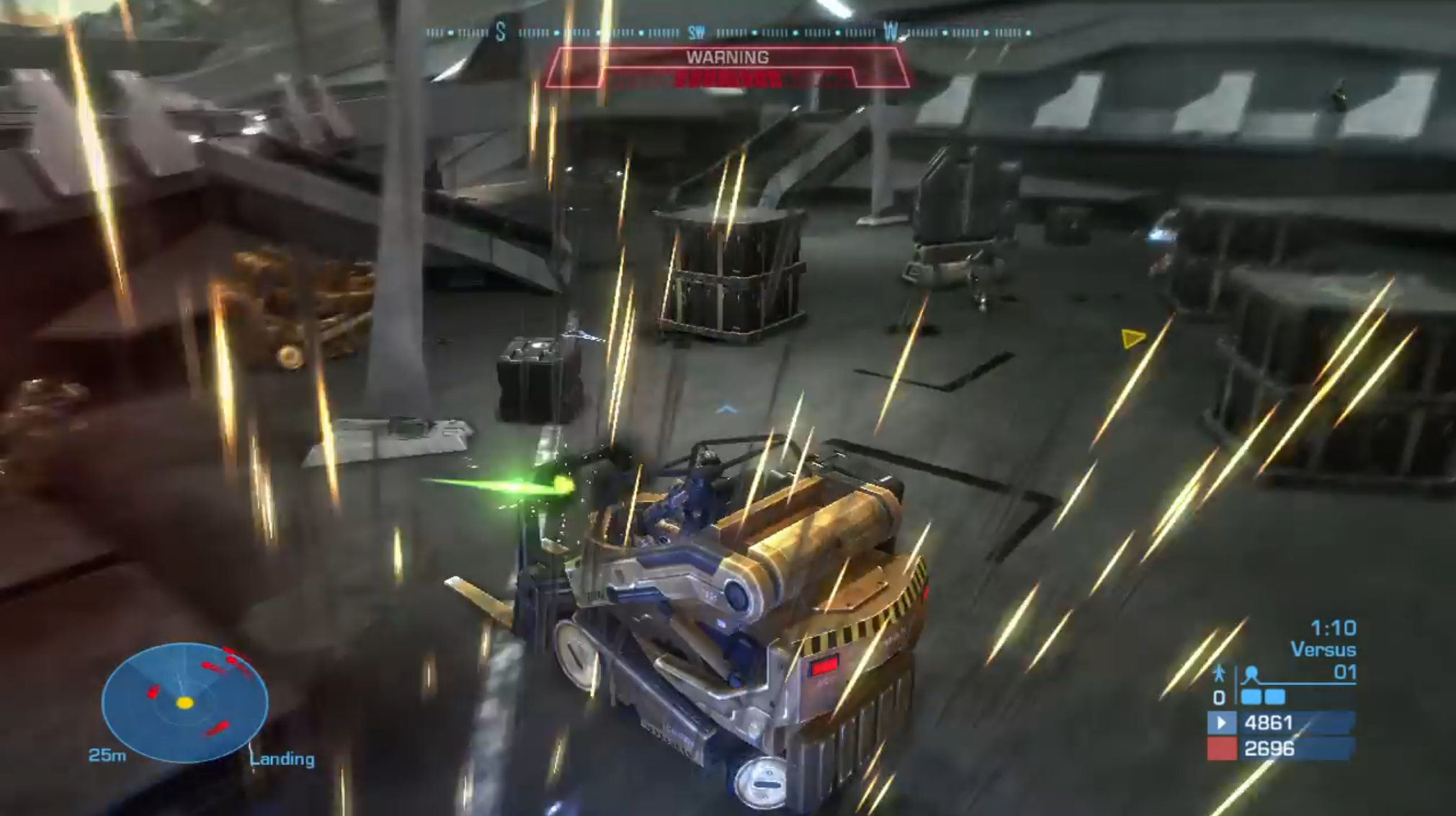Click the blue team arrow emblem
Screen dimensions: 1456x816
[x=1221, y=722]
